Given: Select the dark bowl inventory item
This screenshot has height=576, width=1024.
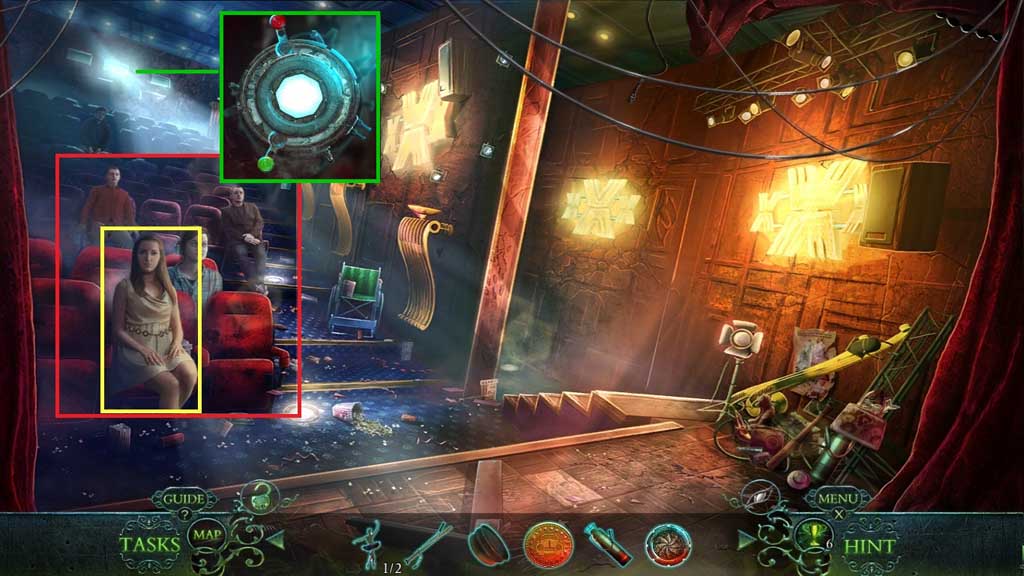Looking at the screenshot, I should coord(489,543).
